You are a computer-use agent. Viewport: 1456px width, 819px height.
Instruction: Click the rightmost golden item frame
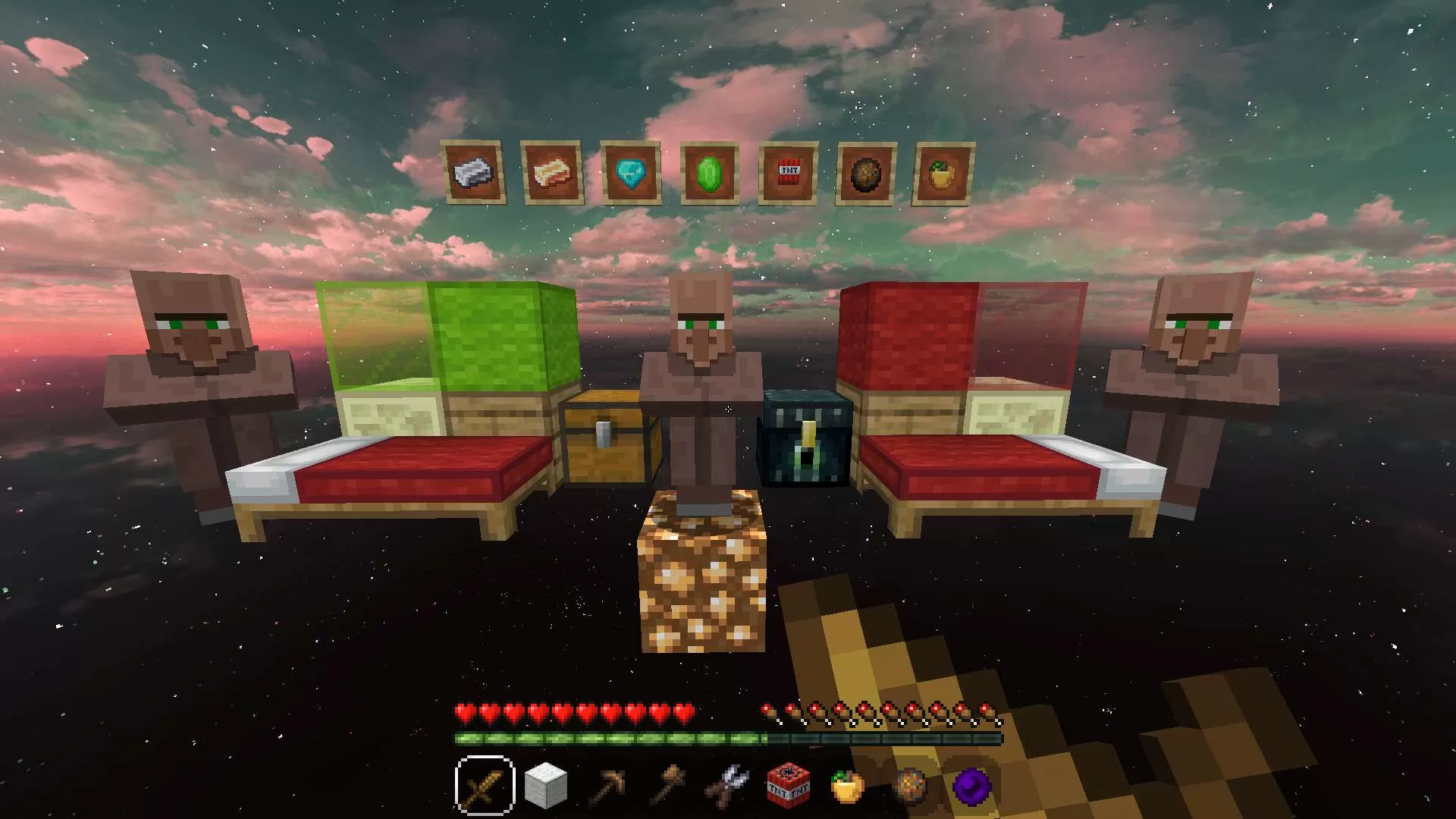click(x=940, y=173)
